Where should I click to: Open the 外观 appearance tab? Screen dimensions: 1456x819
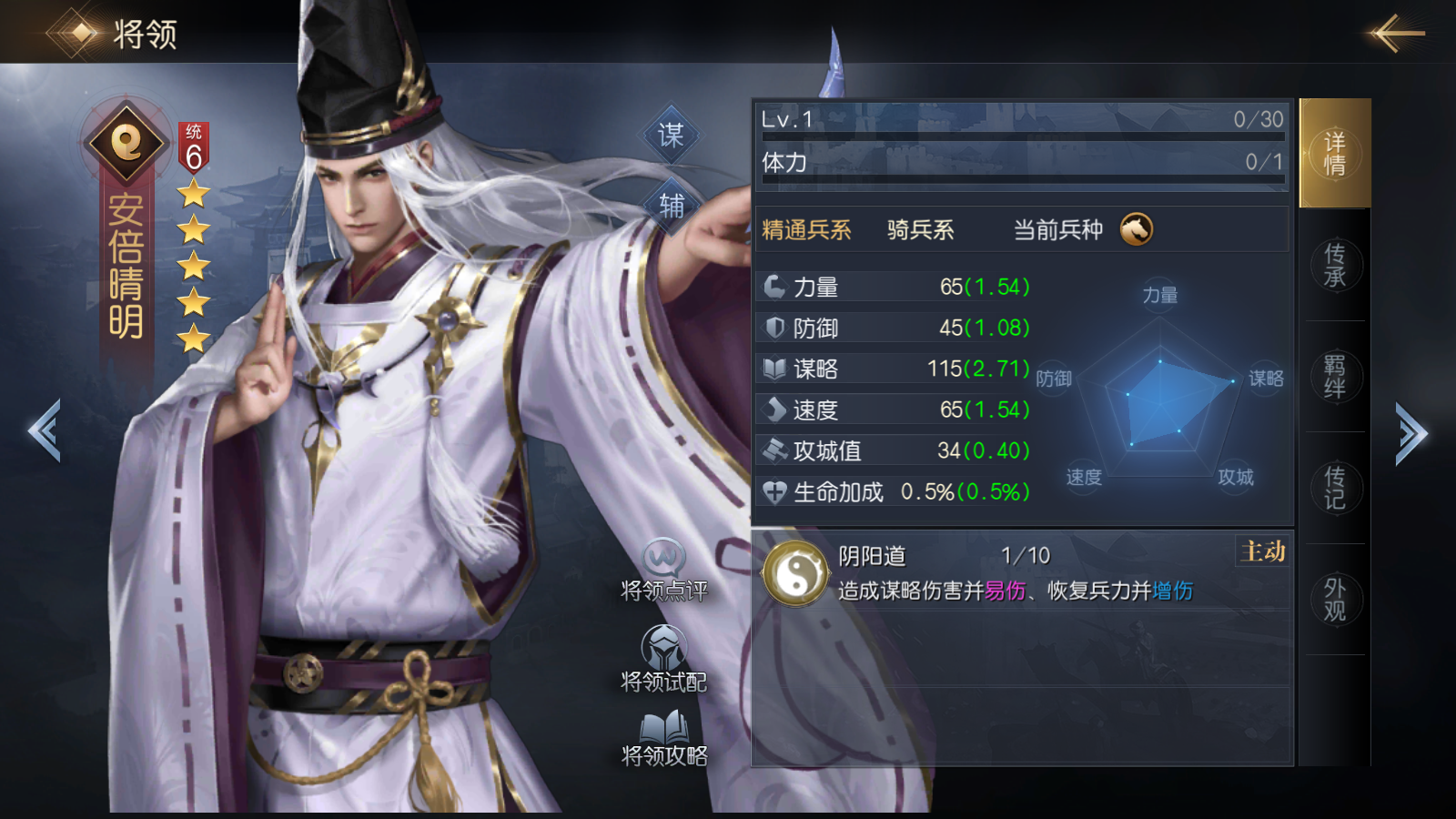coord(1334,599)
